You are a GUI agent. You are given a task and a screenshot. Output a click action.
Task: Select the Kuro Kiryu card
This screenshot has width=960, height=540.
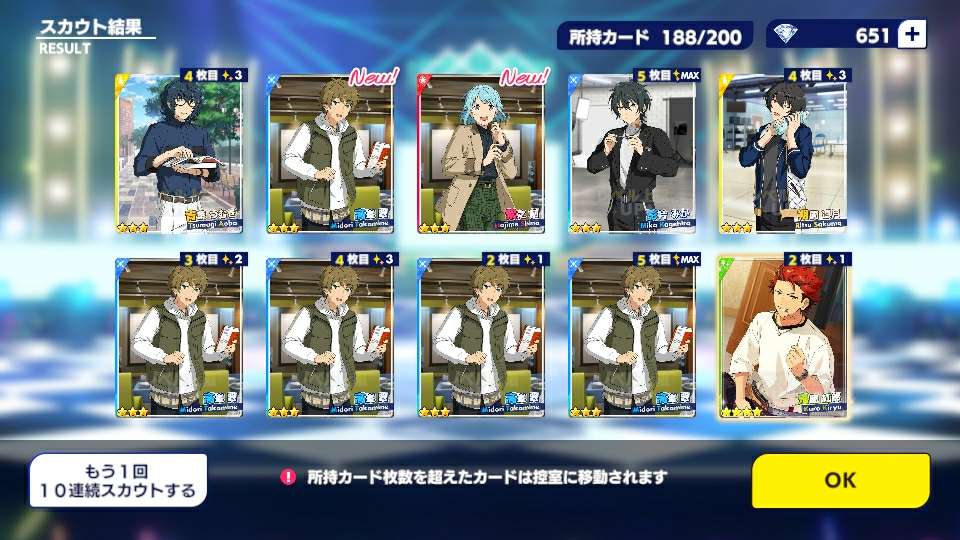point(782,336)
